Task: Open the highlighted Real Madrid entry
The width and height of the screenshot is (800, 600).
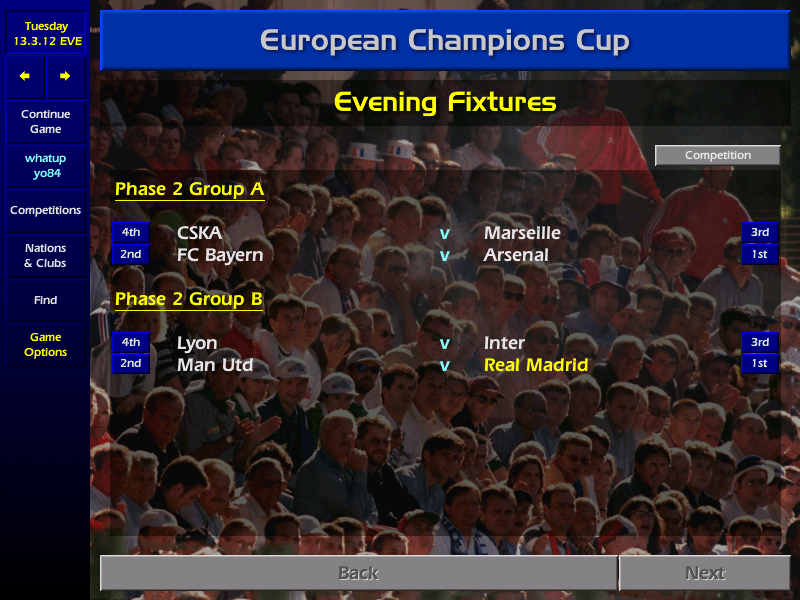Action: 536,365
